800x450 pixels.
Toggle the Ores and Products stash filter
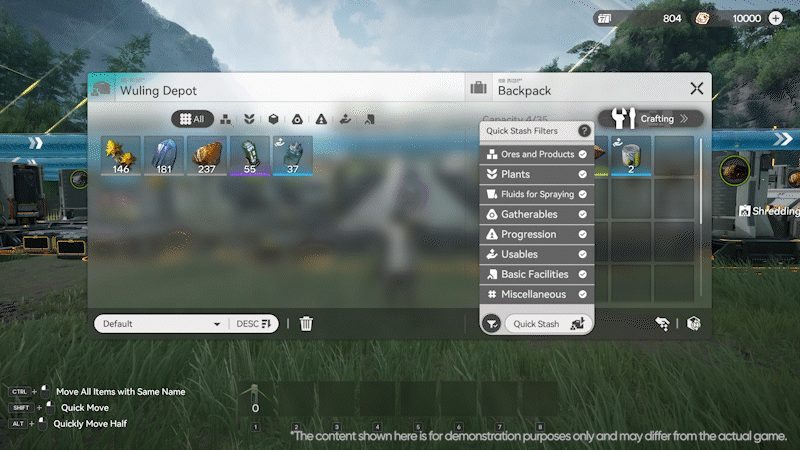537,155
